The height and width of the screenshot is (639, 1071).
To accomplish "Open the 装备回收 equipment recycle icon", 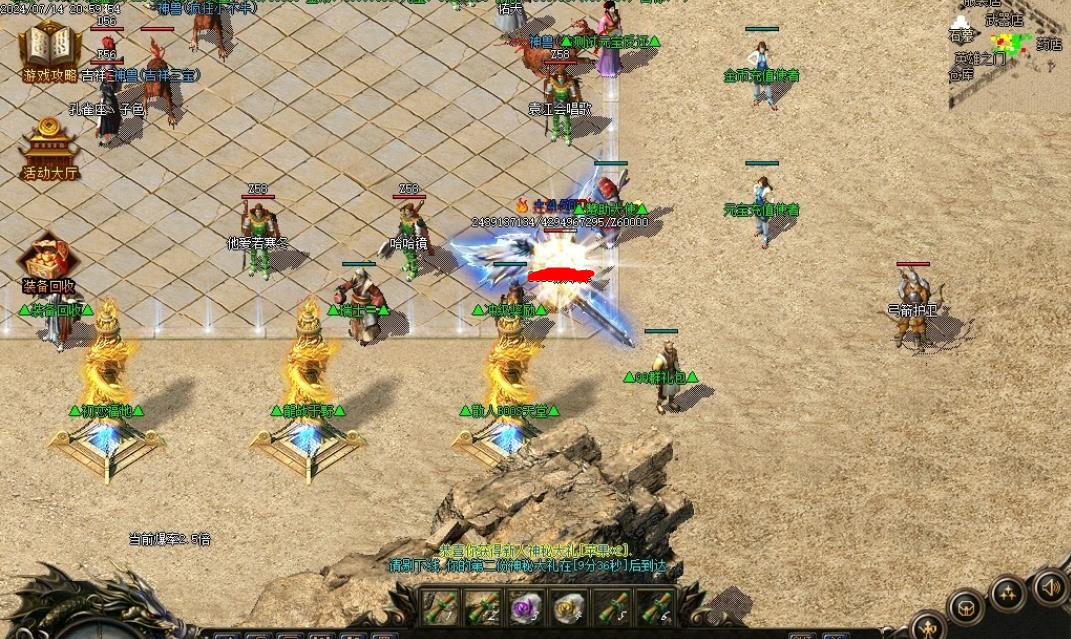I will 48,262.
